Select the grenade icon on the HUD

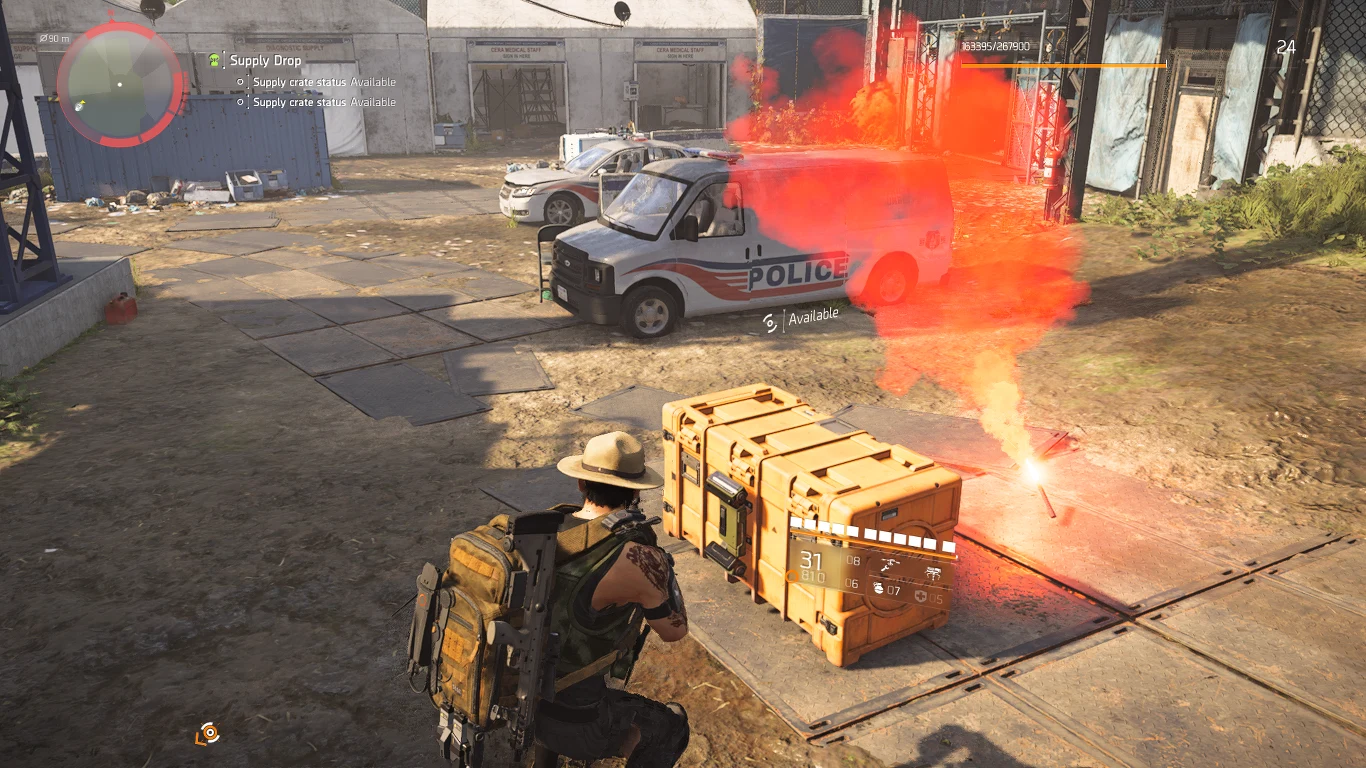879,587
